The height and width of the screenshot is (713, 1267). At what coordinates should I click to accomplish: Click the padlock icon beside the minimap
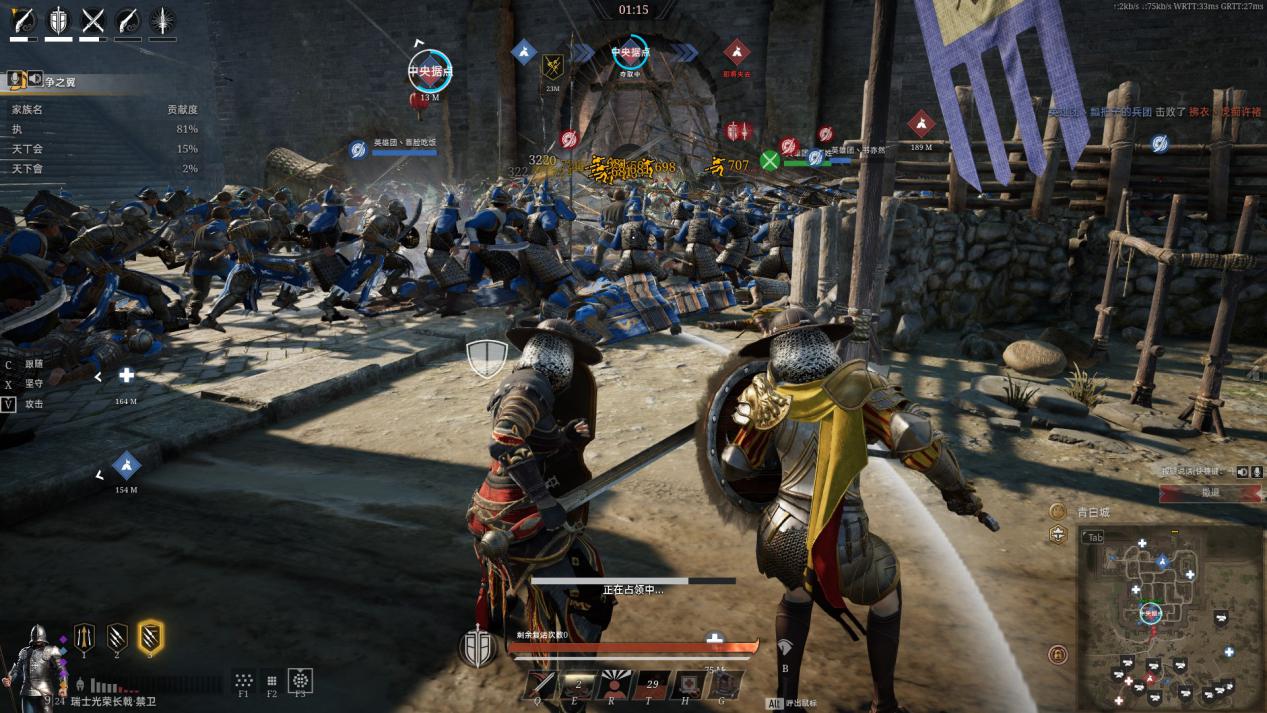1057,655
